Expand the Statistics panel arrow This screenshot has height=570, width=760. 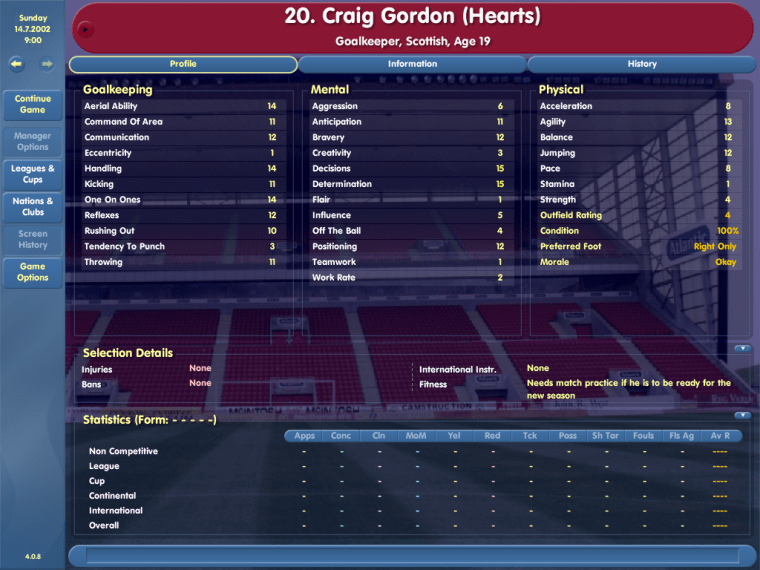(742, 415)
